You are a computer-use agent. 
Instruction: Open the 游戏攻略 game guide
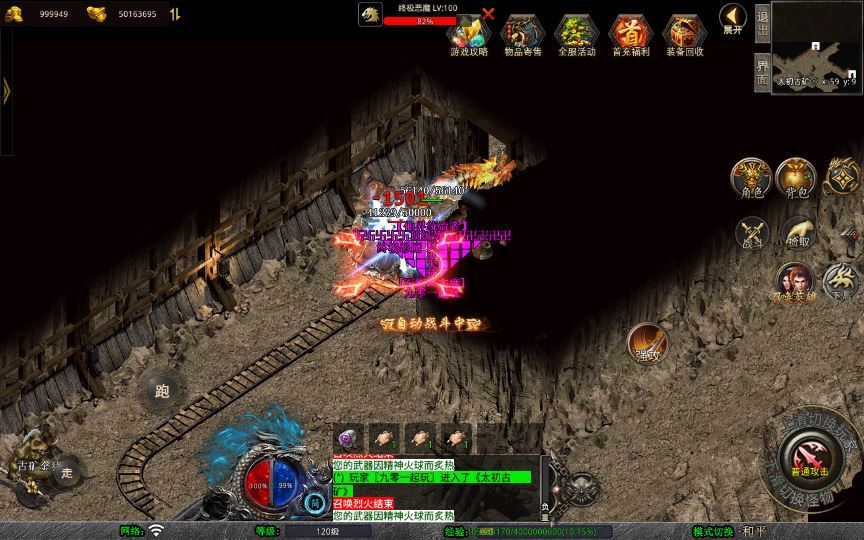[x=470, y=35]
